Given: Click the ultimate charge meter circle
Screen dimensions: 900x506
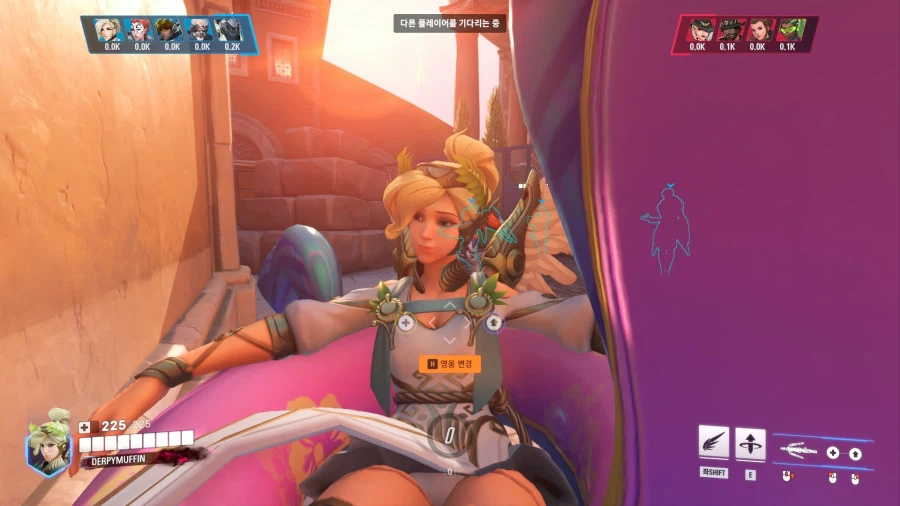Looking at the screenshot, I should (x=449, y=435).
